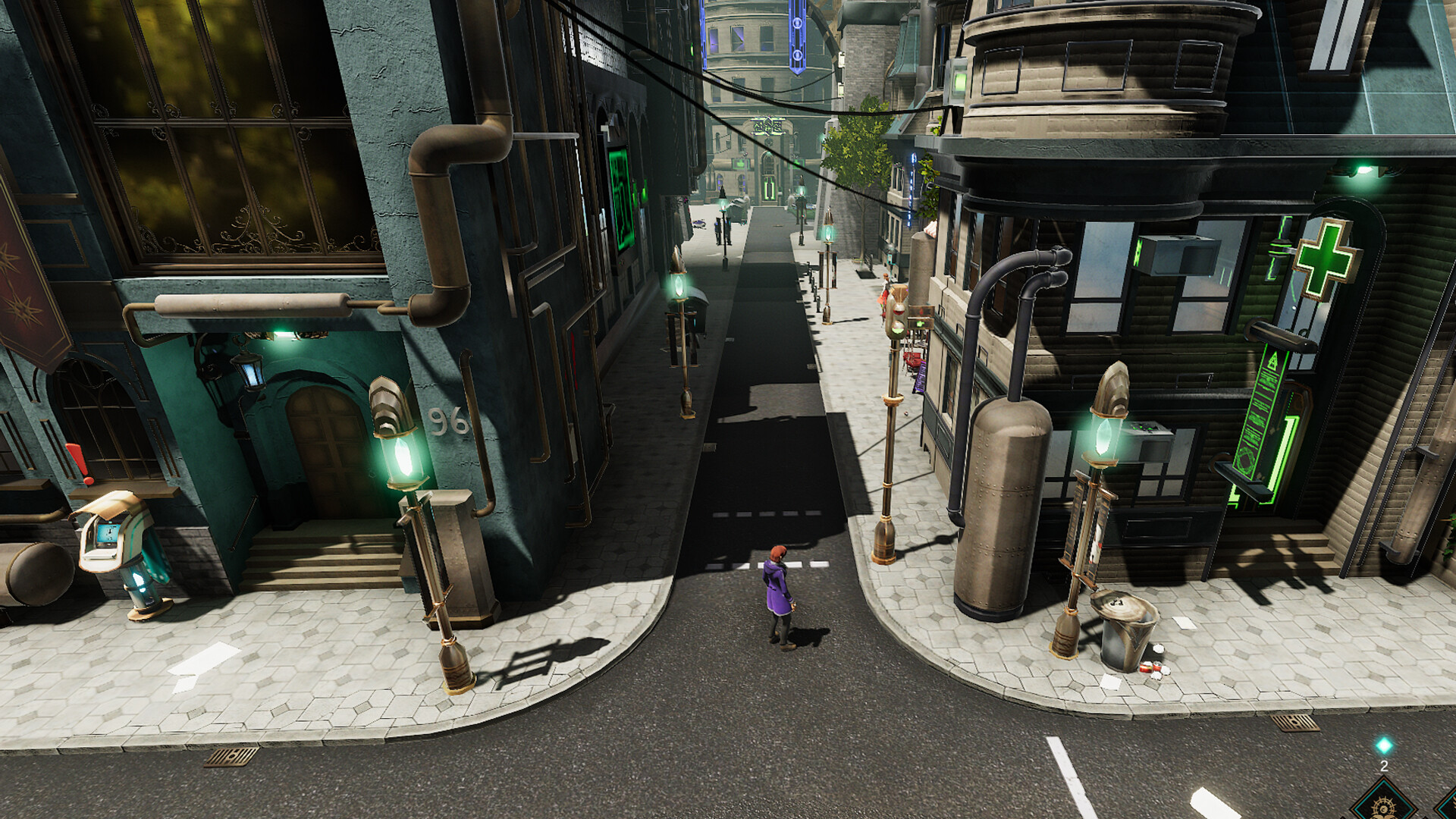Activate the gear emblem ability diamond

click(1385, 805)
